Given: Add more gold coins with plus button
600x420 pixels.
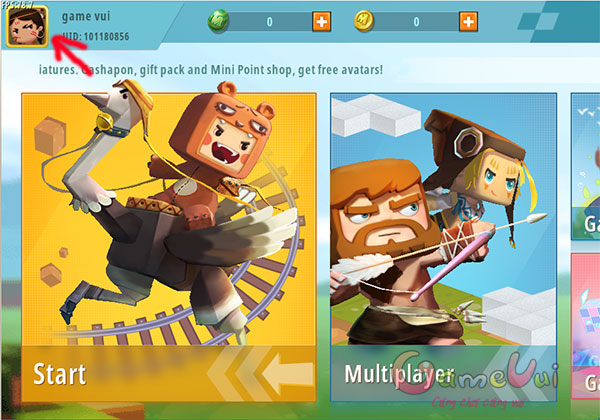Looking at the screenshot, I should click(468, 21).
